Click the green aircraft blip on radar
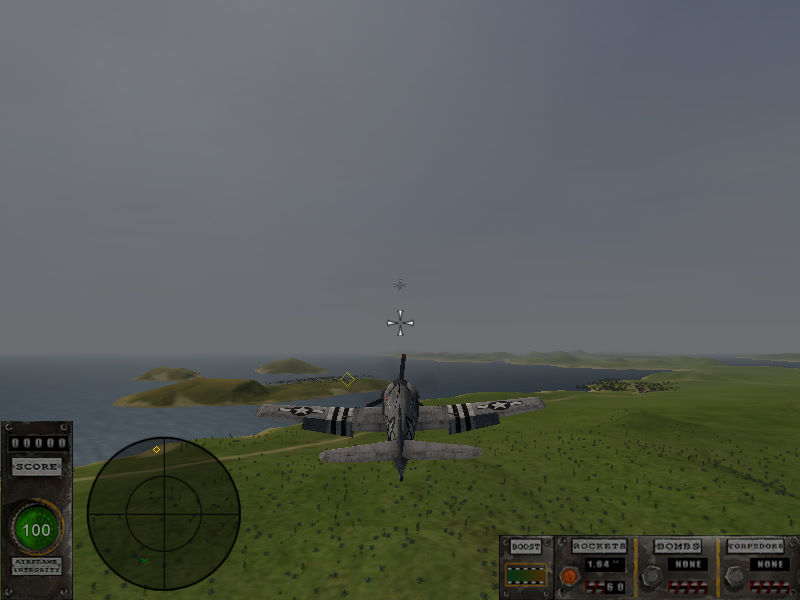 pos(144,561)
